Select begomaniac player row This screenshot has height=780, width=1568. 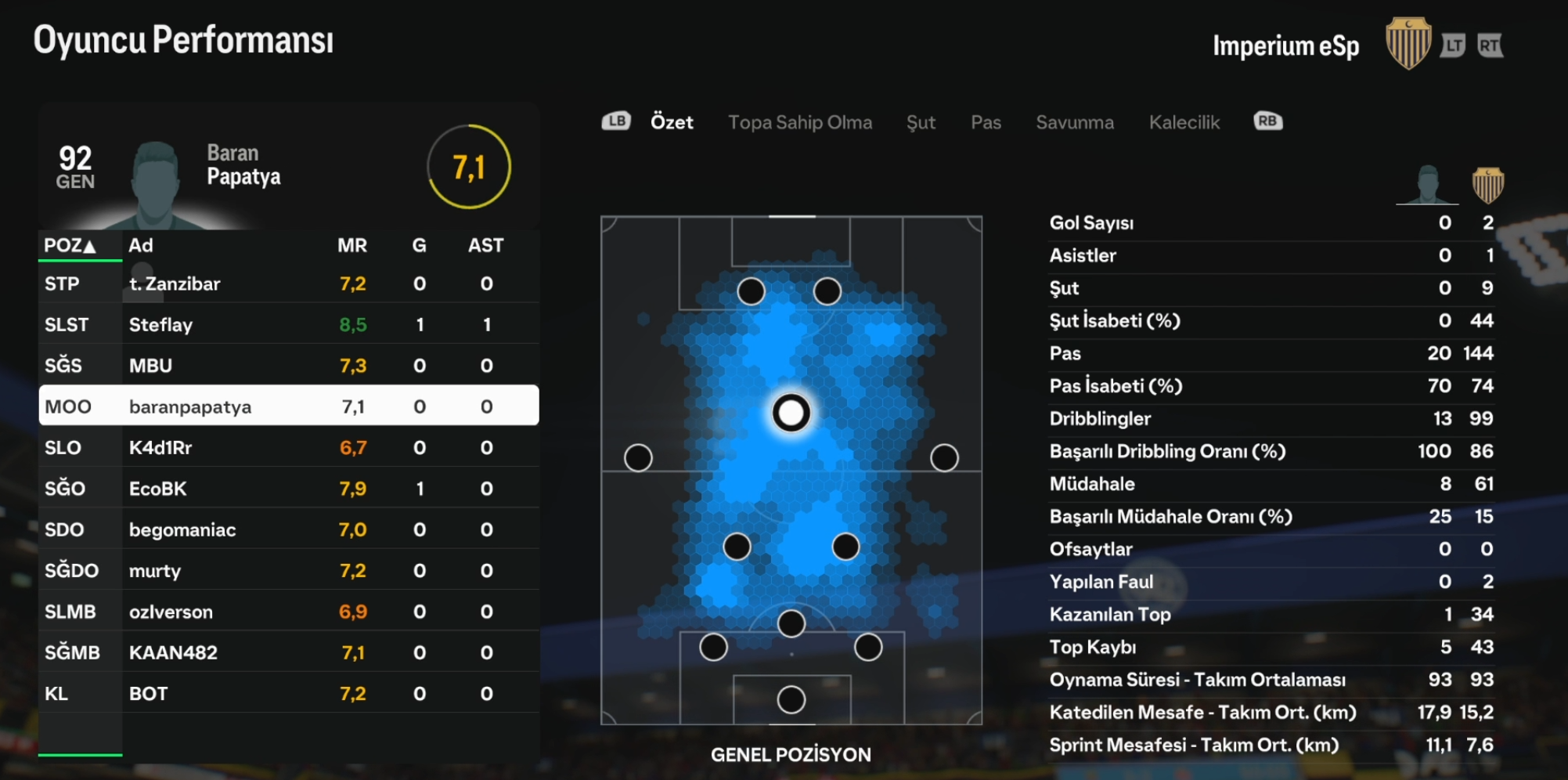pyautogui.click(x=288, y=530)
